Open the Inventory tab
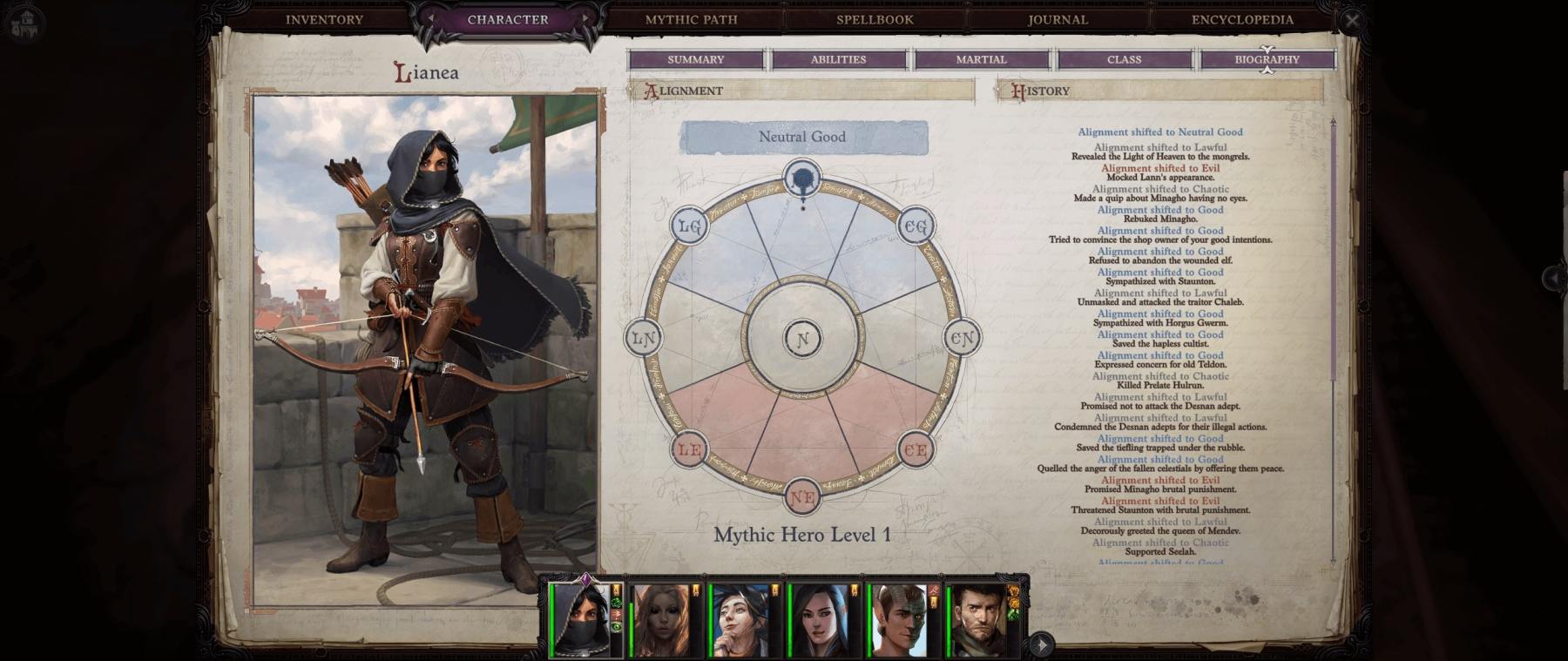 [x=324, y=19]
